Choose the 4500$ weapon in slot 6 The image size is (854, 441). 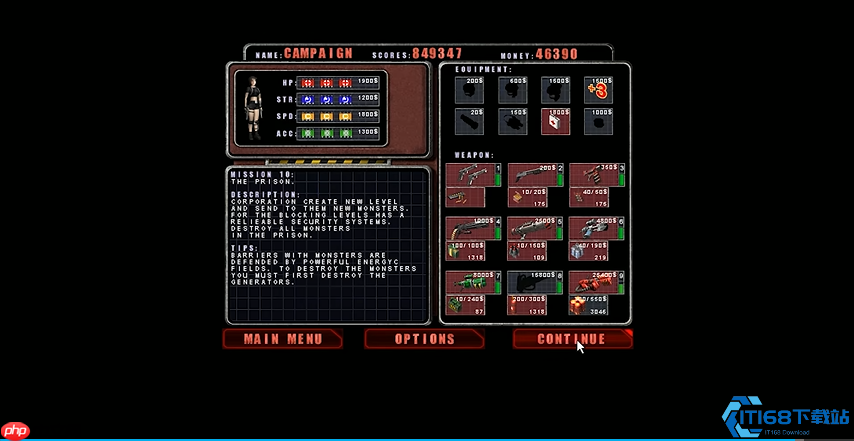point(597,229)
